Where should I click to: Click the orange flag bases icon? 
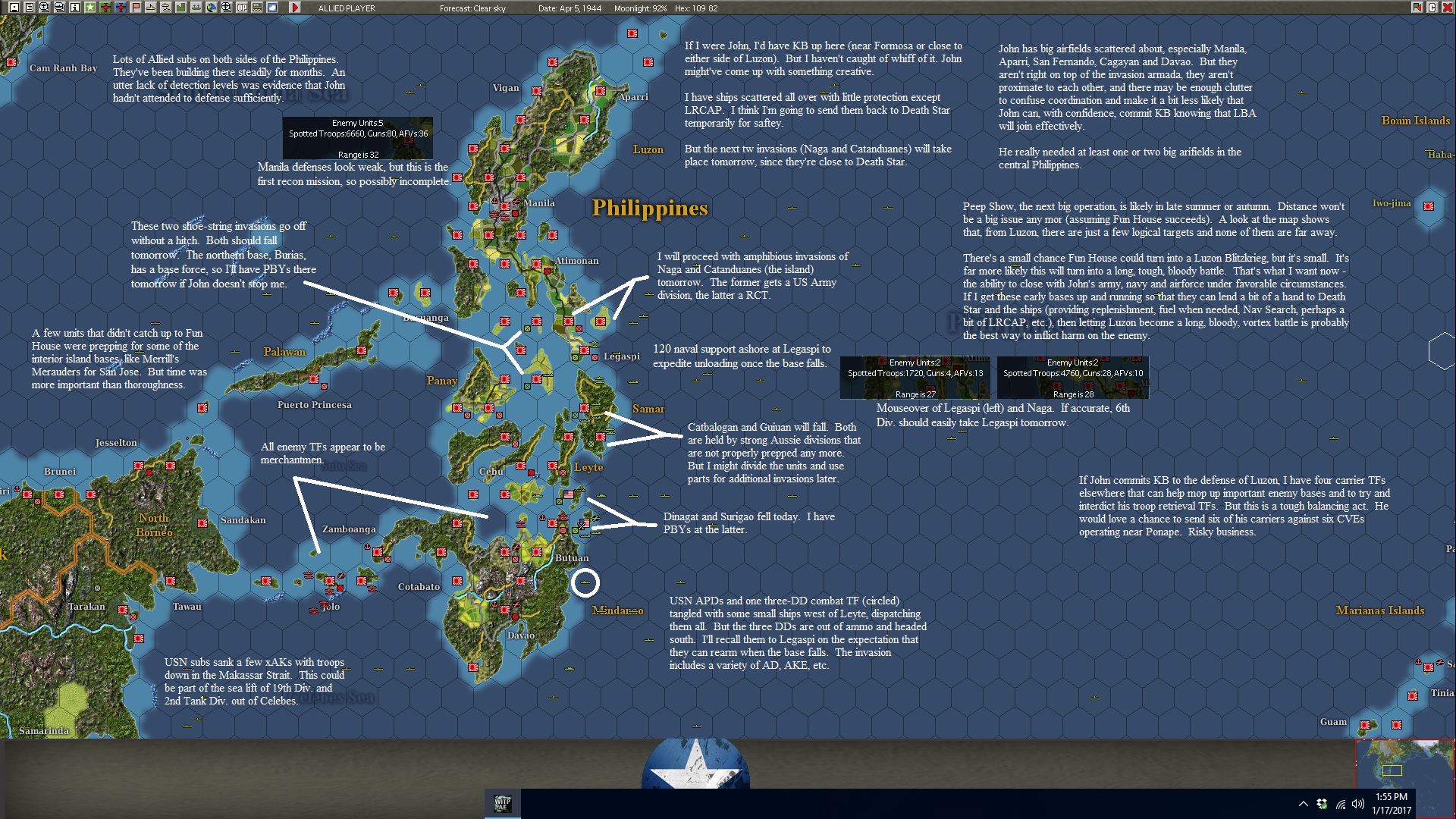point(135,7)
